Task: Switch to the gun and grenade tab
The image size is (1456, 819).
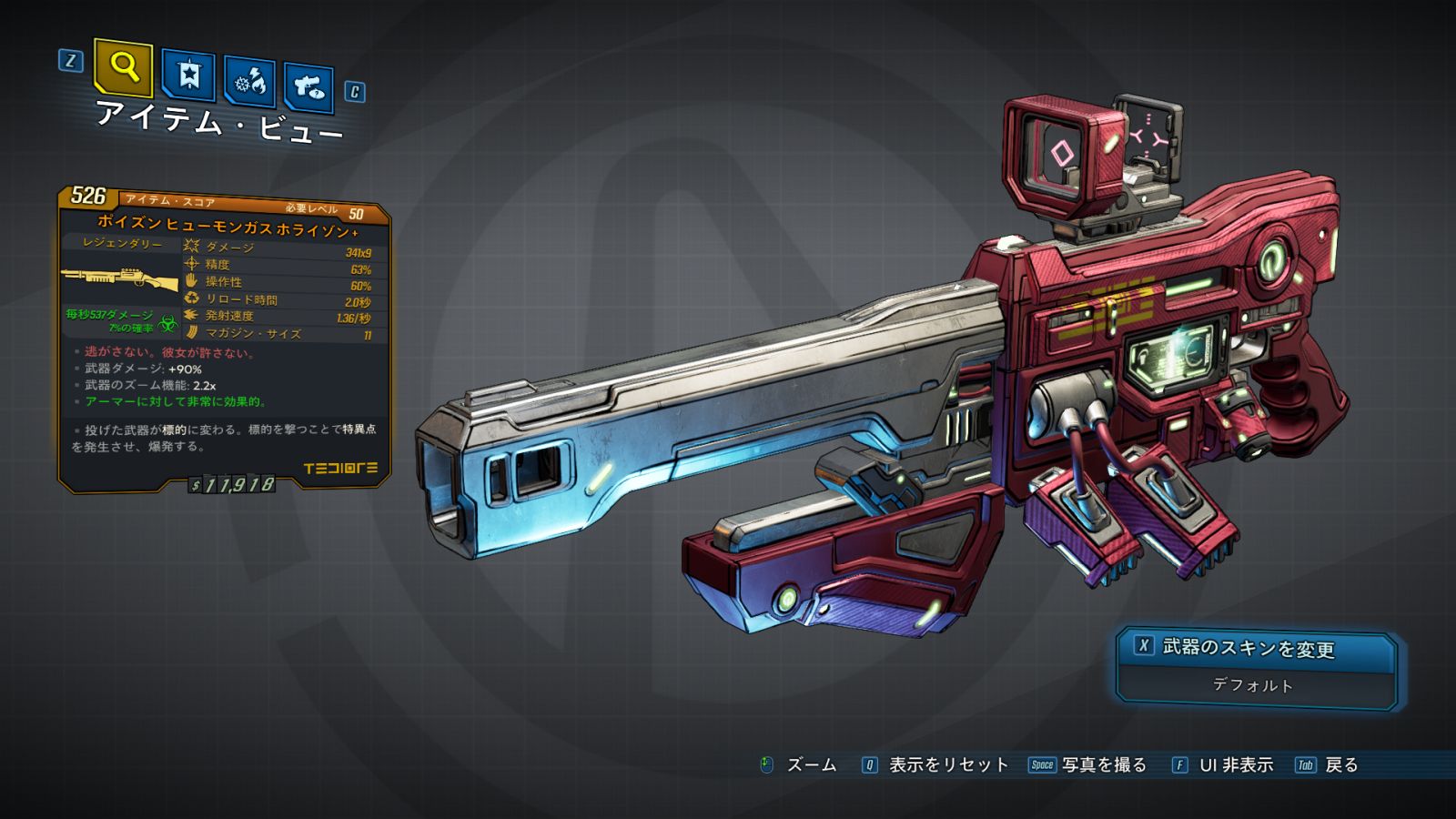Action: pyautogui.click(x=308, y=87)
